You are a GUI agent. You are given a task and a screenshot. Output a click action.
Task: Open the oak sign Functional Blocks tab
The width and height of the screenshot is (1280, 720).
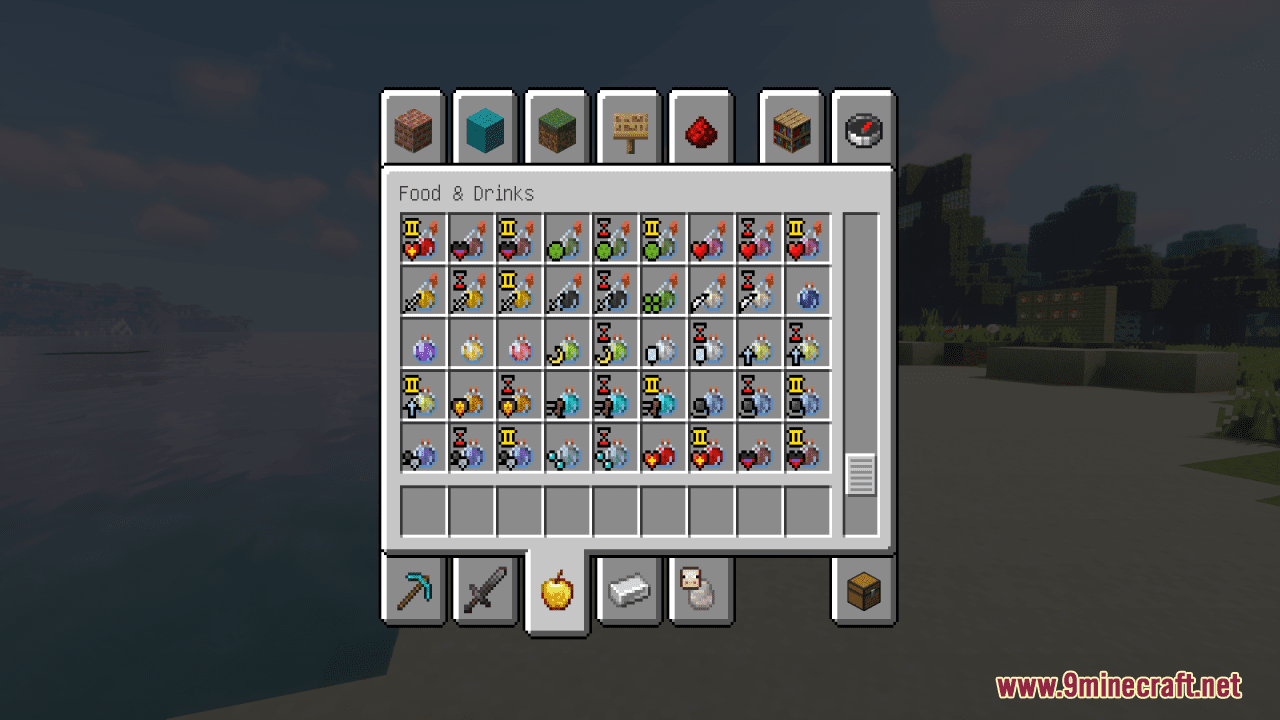(628, 128)
